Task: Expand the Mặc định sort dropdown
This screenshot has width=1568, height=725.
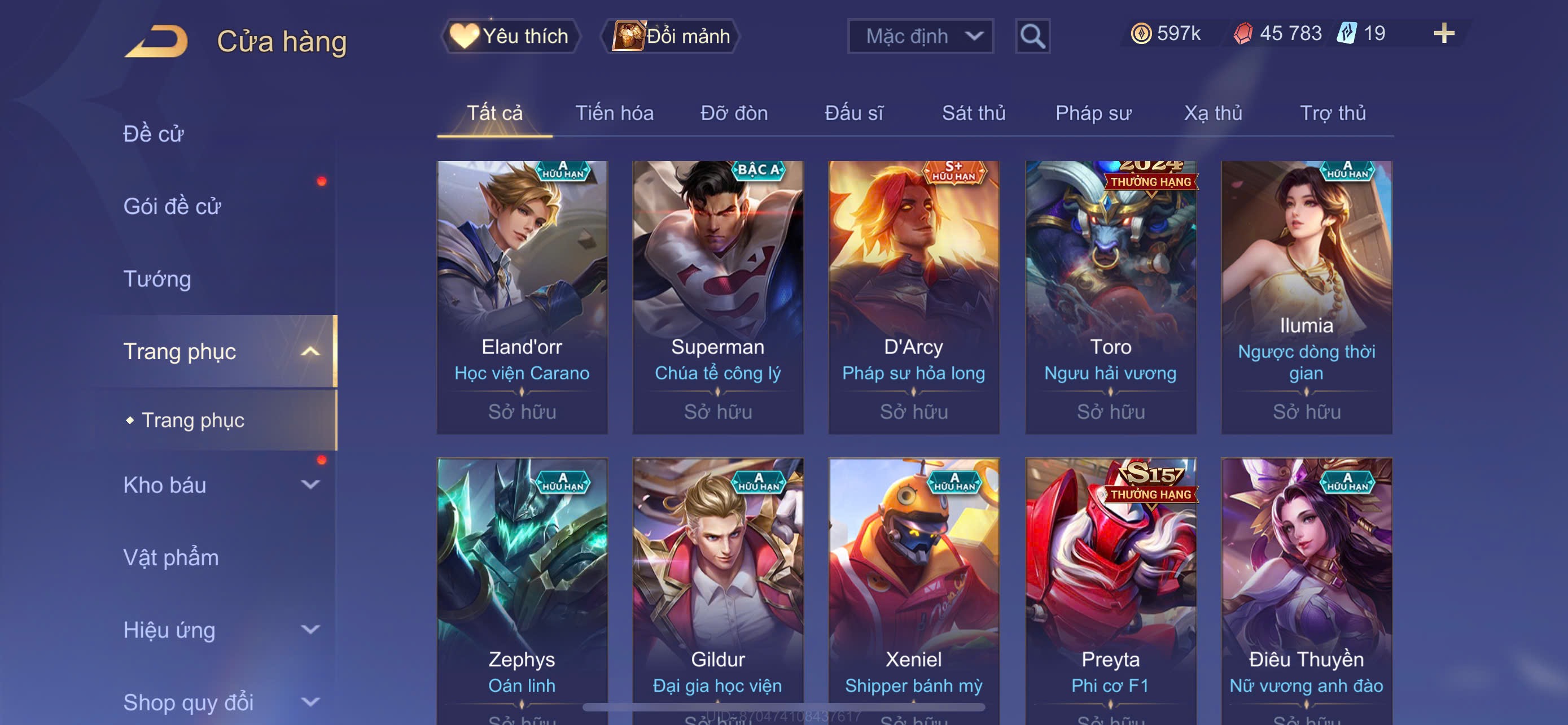Action: tap(919, 37)
